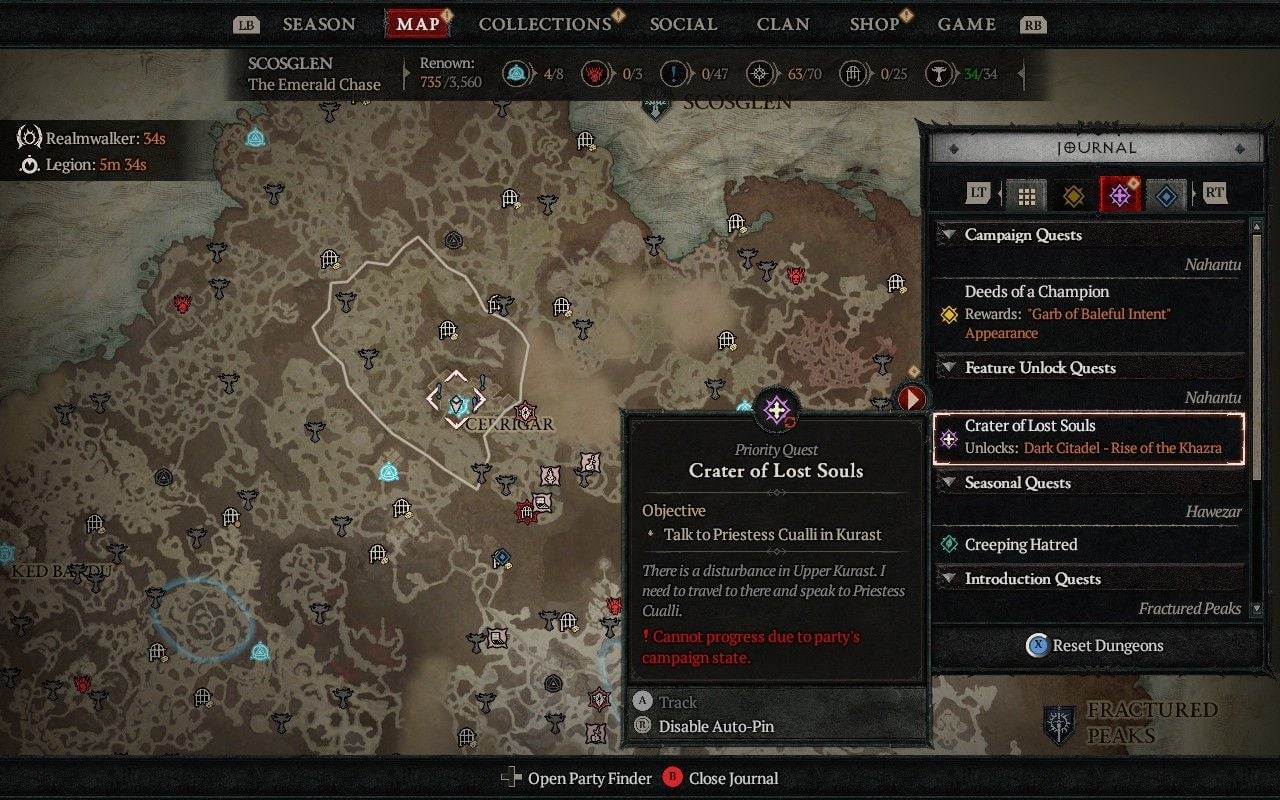Open the SHOP menu tab
Screen dimensions: 1280x800
click(866, 23)
